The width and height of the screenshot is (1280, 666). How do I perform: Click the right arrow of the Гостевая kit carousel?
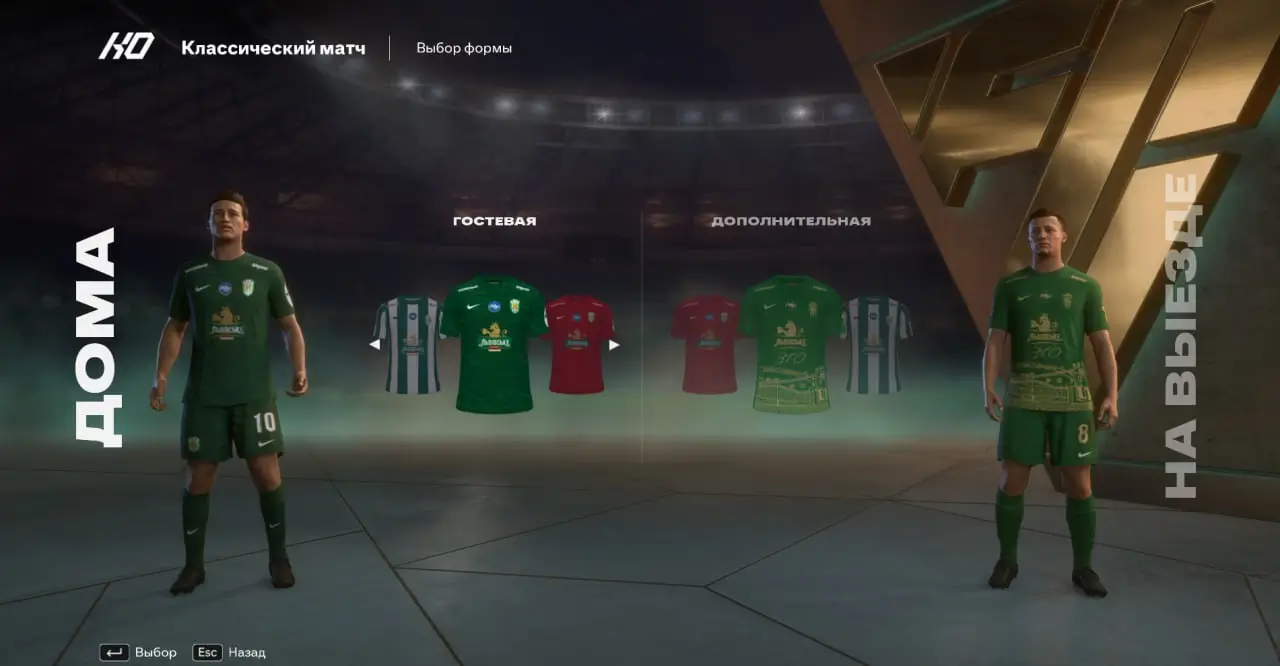614,344
